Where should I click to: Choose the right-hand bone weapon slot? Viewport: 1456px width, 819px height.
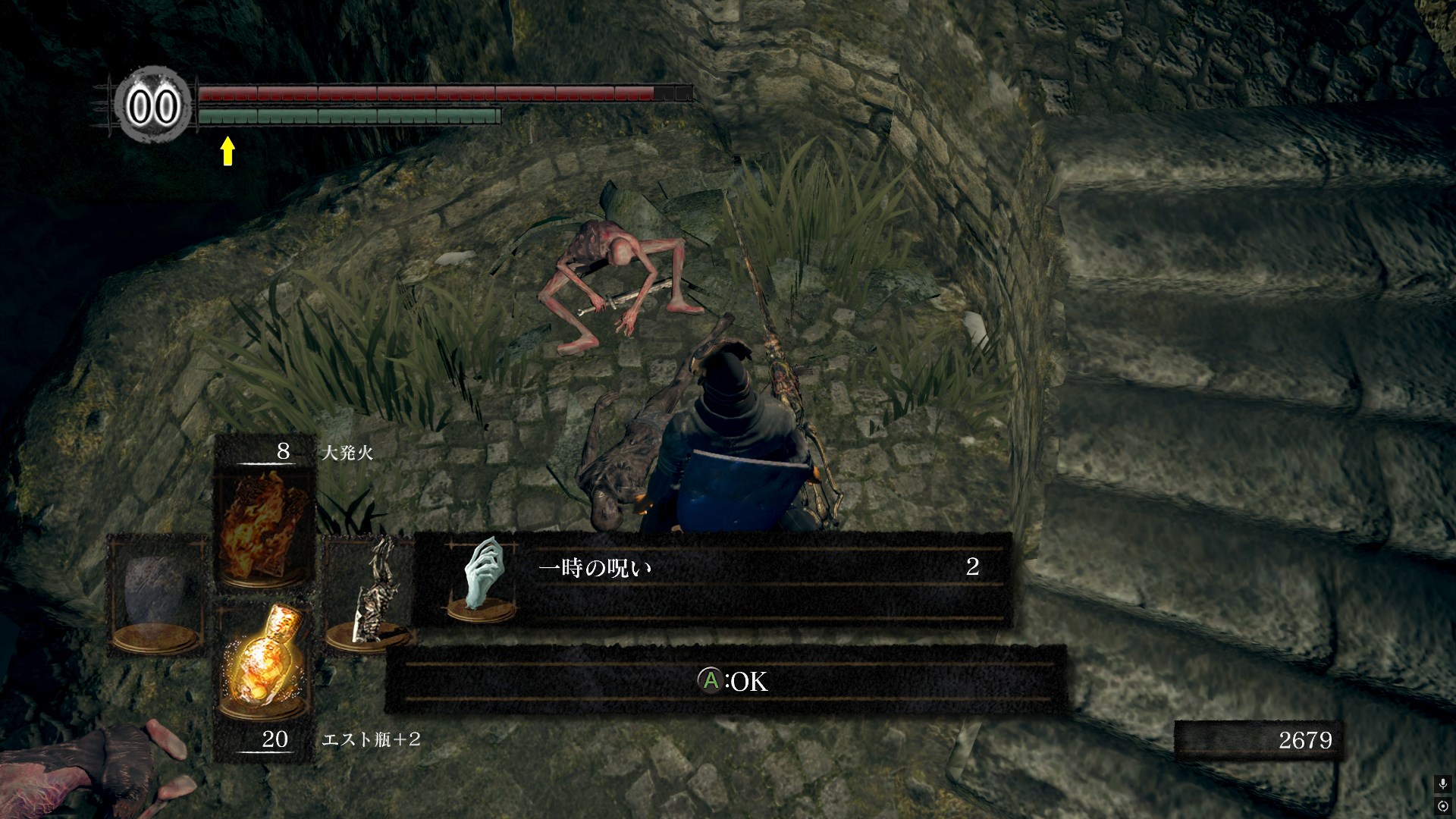(370, 595)
